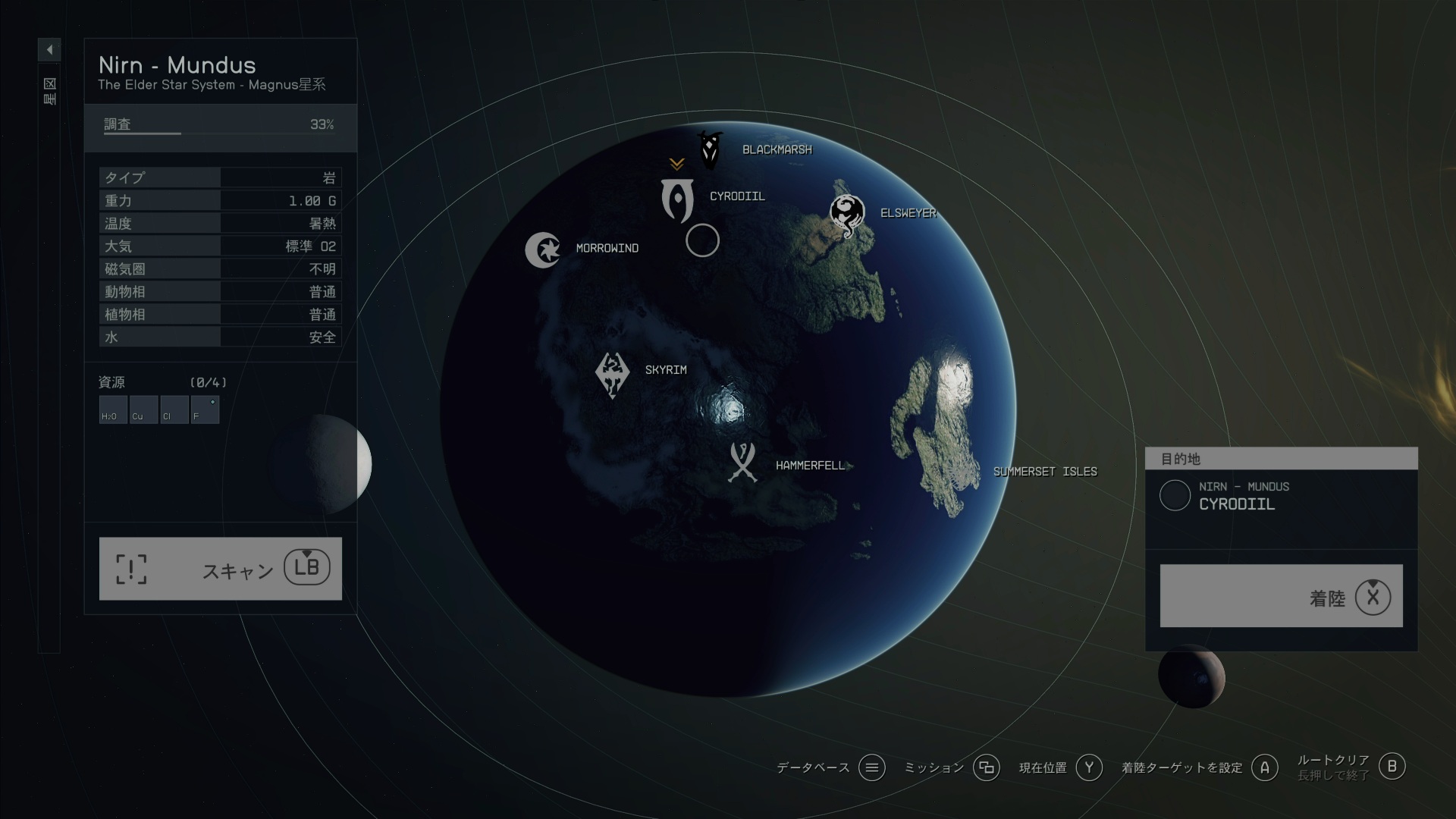Select the Elsweyer landing marker

click(846, 215)
